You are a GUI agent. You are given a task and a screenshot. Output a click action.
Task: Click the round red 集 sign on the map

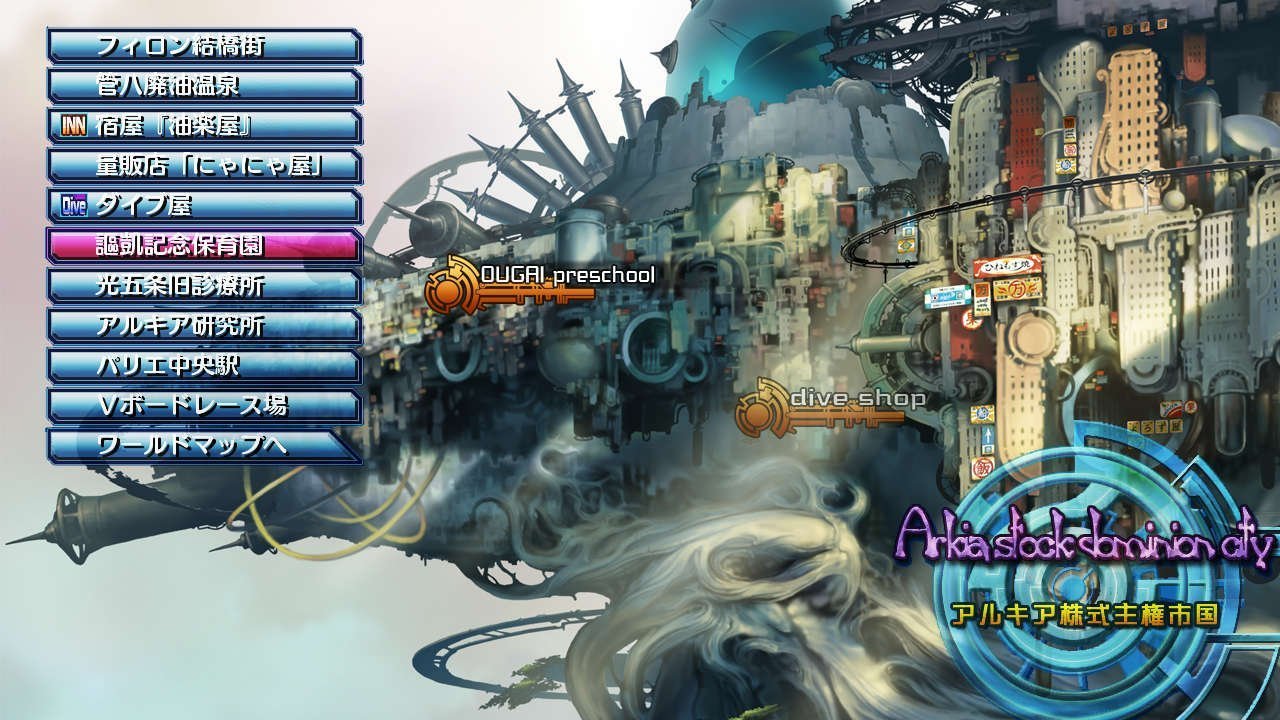tap(971, 318)
